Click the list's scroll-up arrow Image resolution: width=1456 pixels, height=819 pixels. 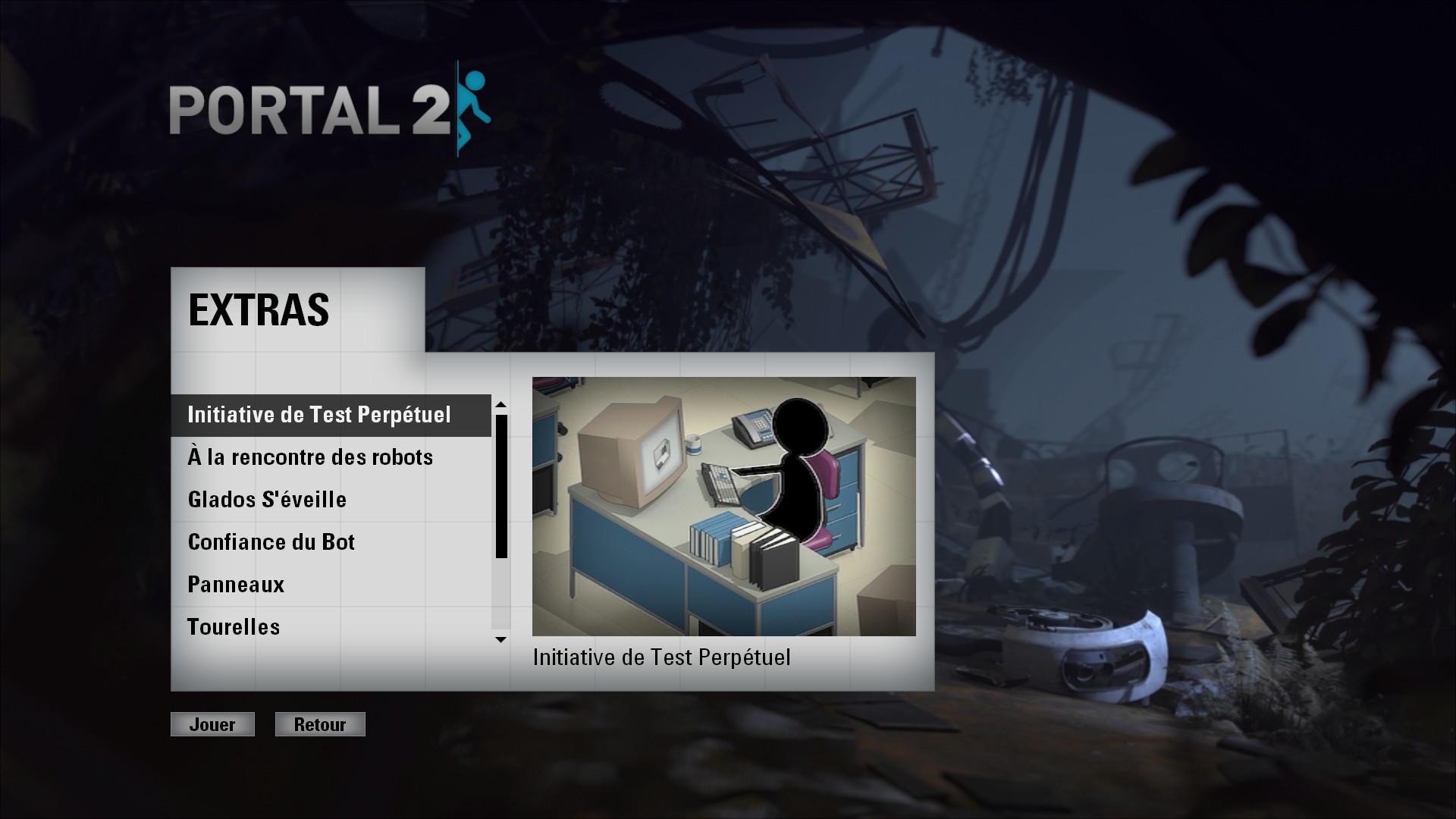point(500,404)
